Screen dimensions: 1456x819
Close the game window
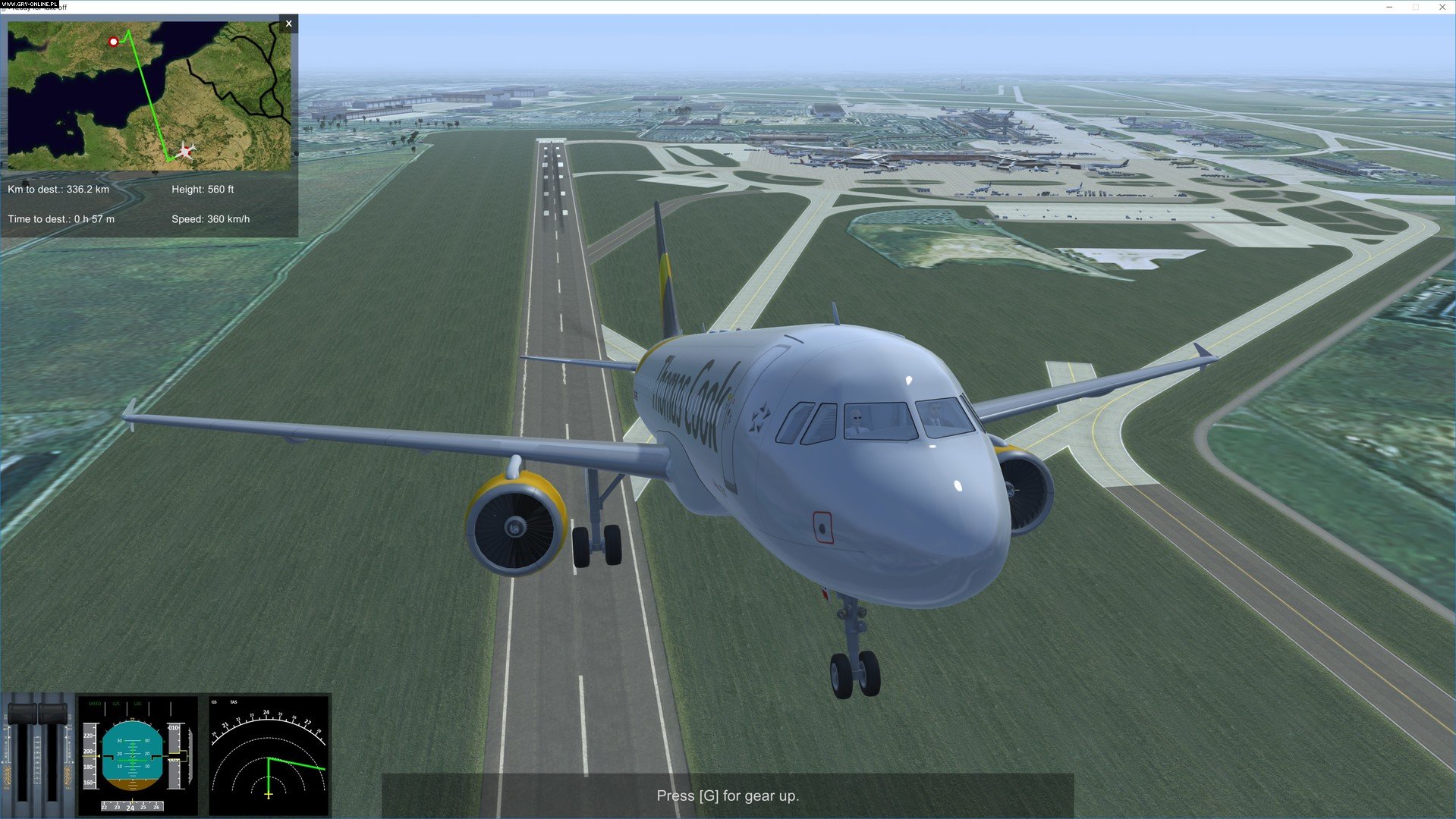(x=1442, y=7)
